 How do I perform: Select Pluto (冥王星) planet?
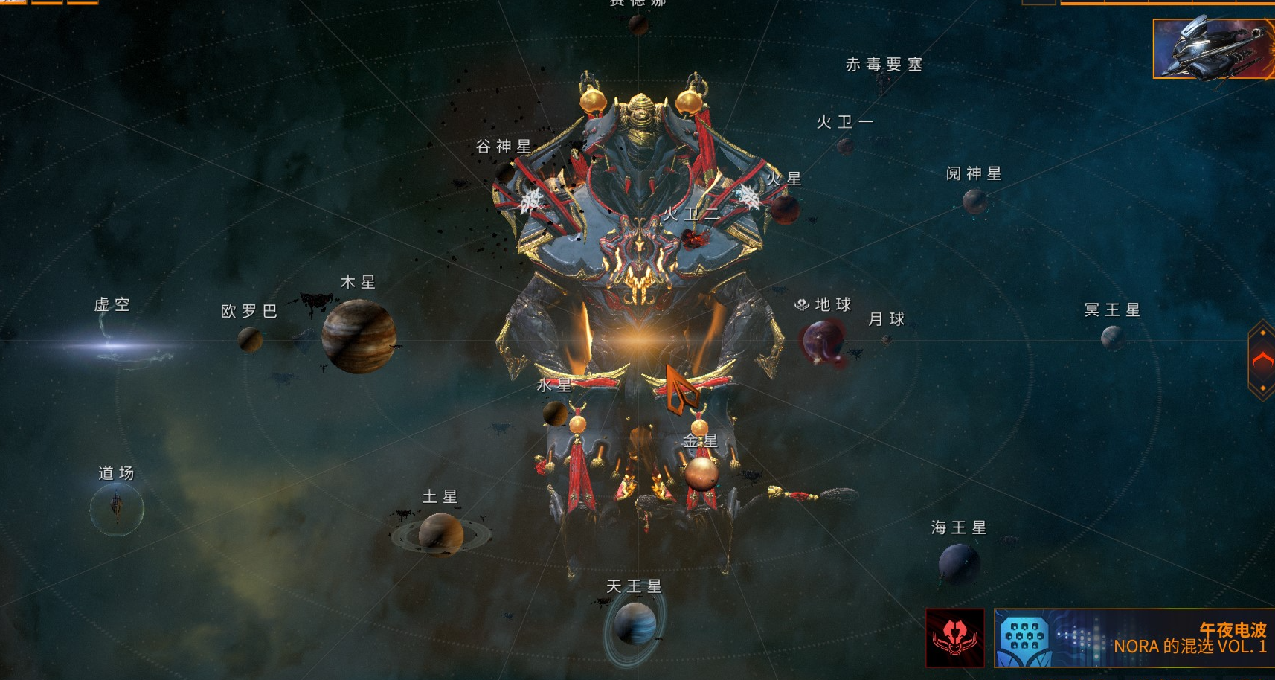(x=1111, y=337)
